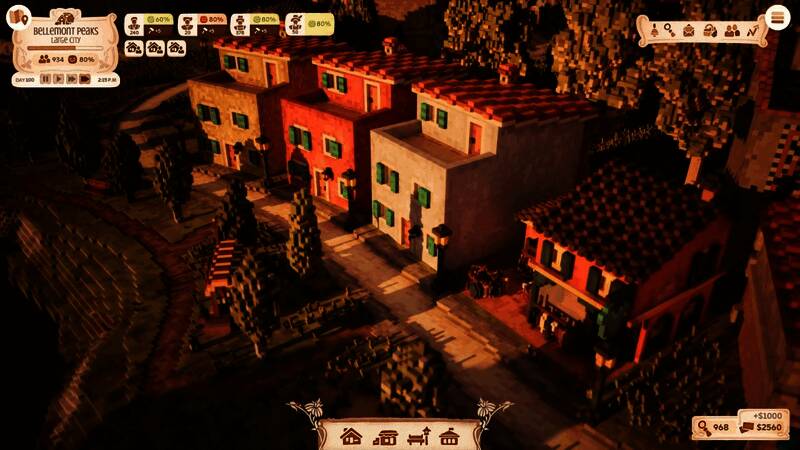Choose the domed pavilion building category
Screen dimensions: 800x450
450,436
